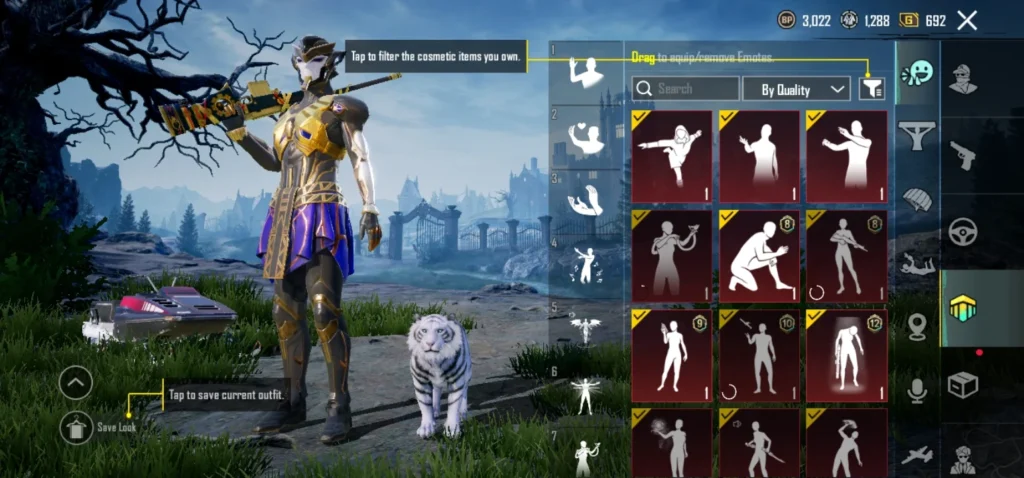The width and height of the screenshot is (1024, 478).
Task: Pick the emote tile marked 9
Action: [671, 355]
